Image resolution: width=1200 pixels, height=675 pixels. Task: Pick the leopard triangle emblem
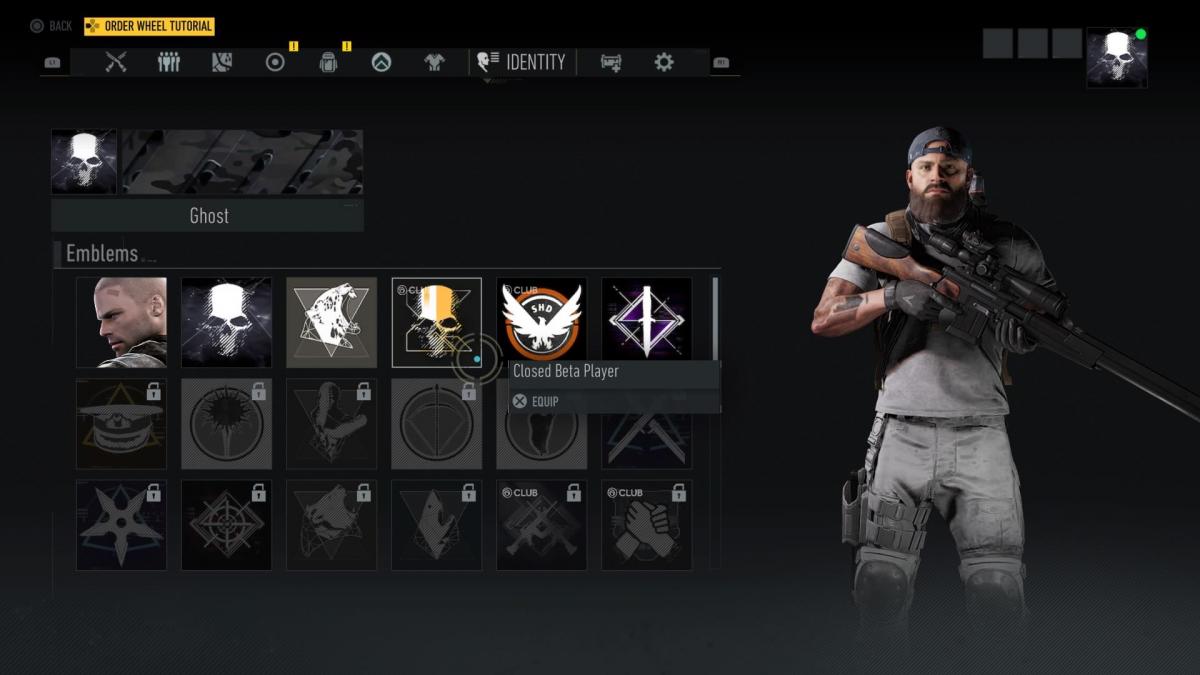(331, 322)
